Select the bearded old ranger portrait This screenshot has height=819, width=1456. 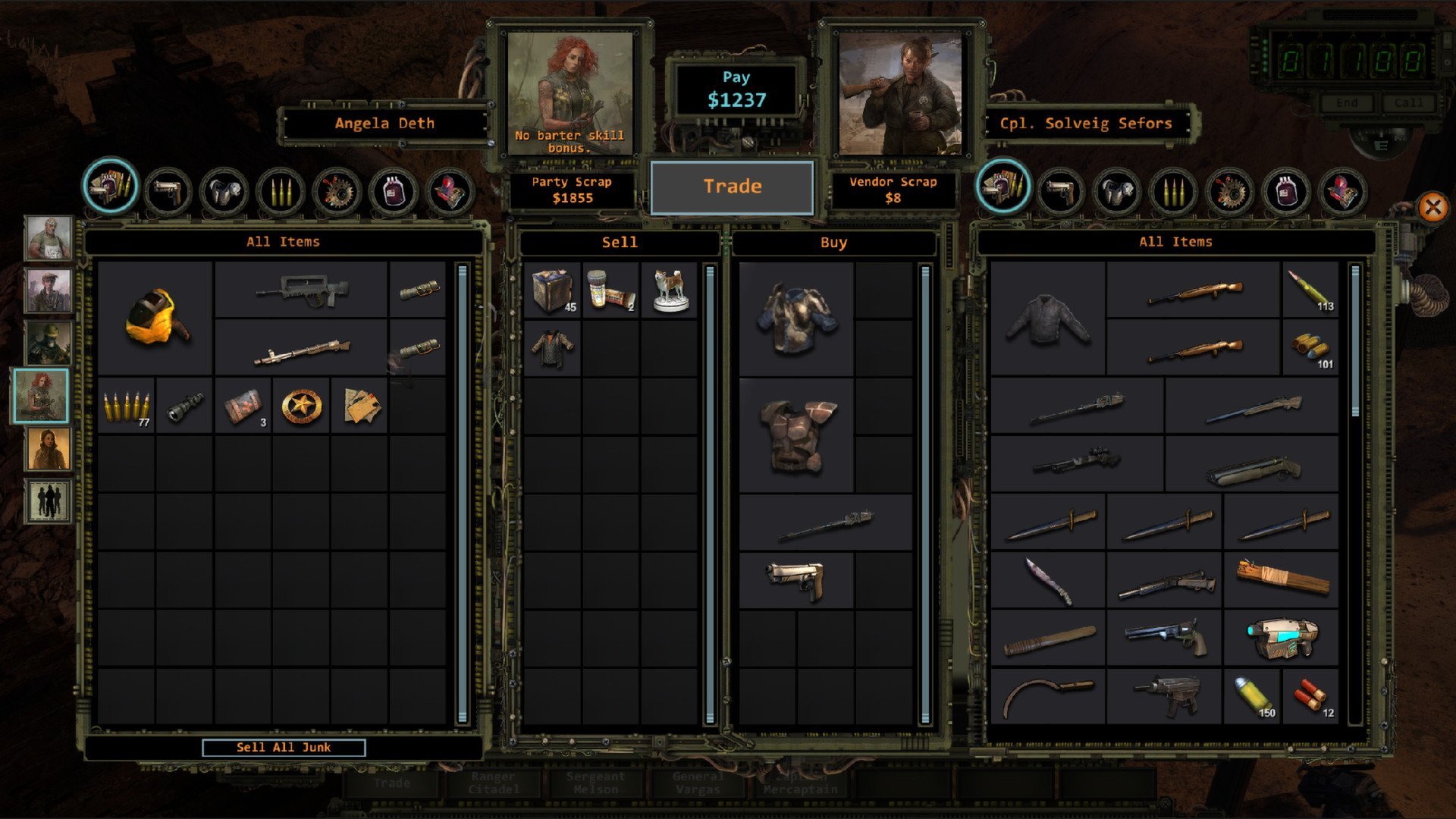point(48,237)
